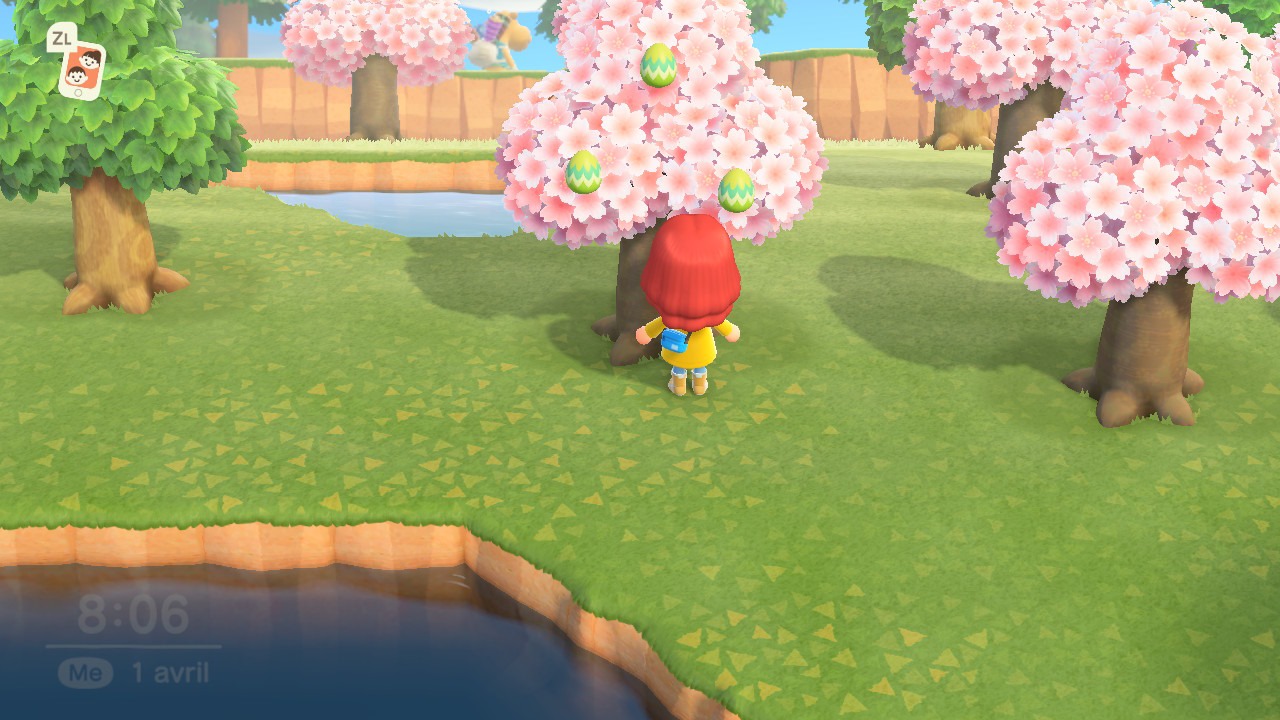Click the '1 avril' date label

[x=170, y=672]
